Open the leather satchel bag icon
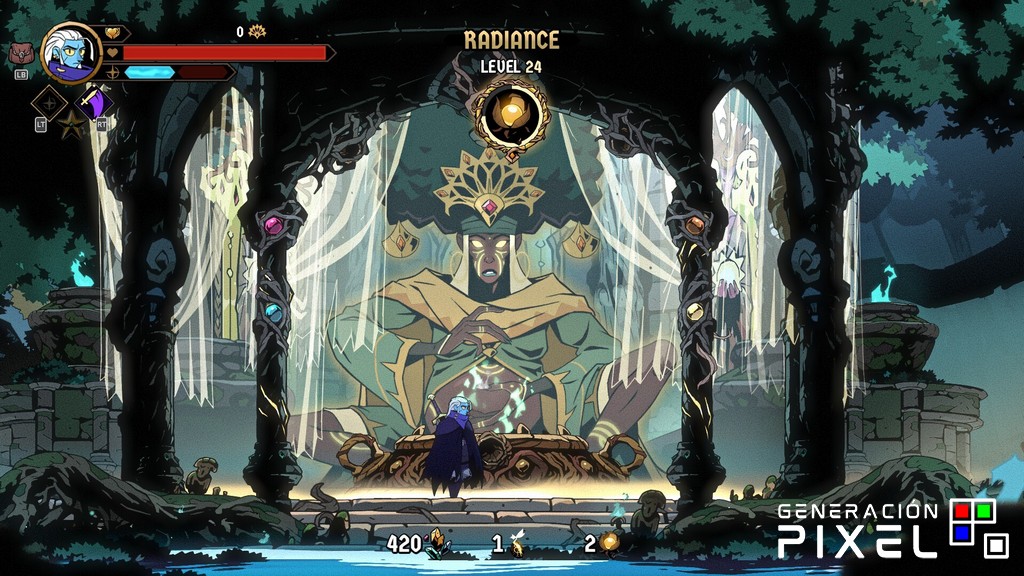 coord(21,54)
